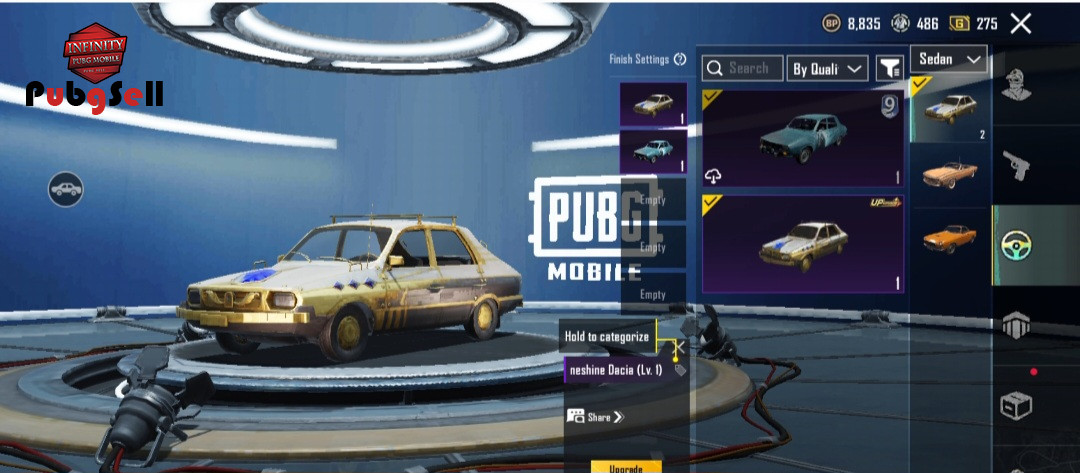The image size is (1080, 473).
Task: Select the blue Dacia skin card
Action: [803, 139]
